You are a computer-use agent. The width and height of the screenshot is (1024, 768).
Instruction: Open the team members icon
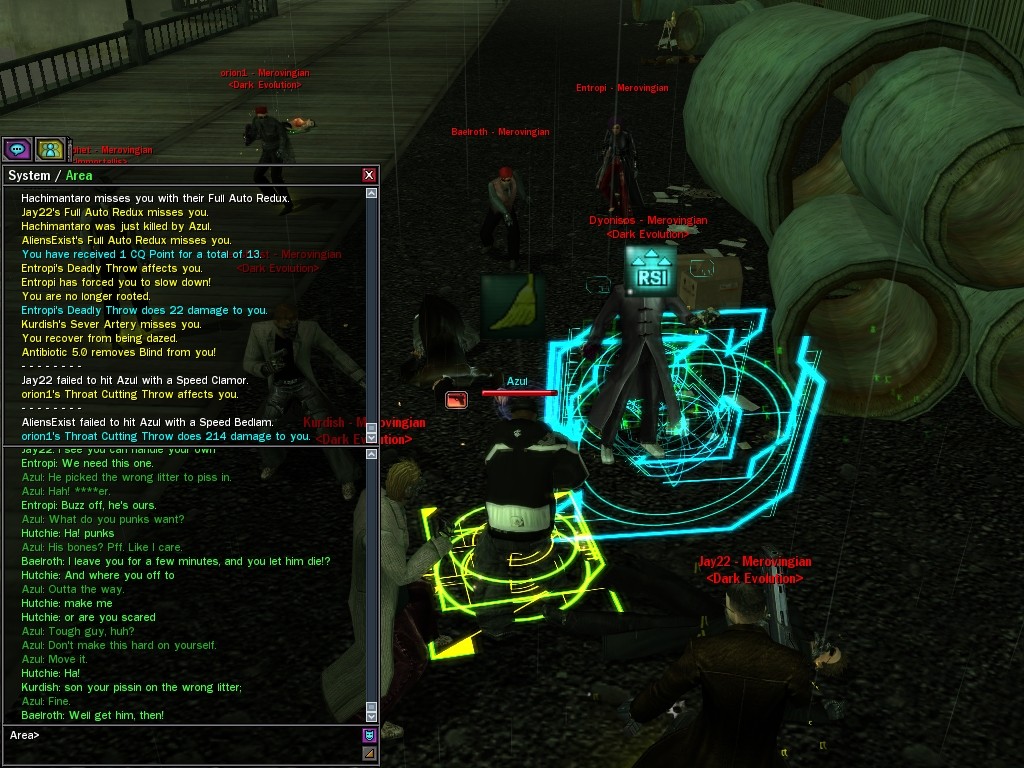(50, 150)
